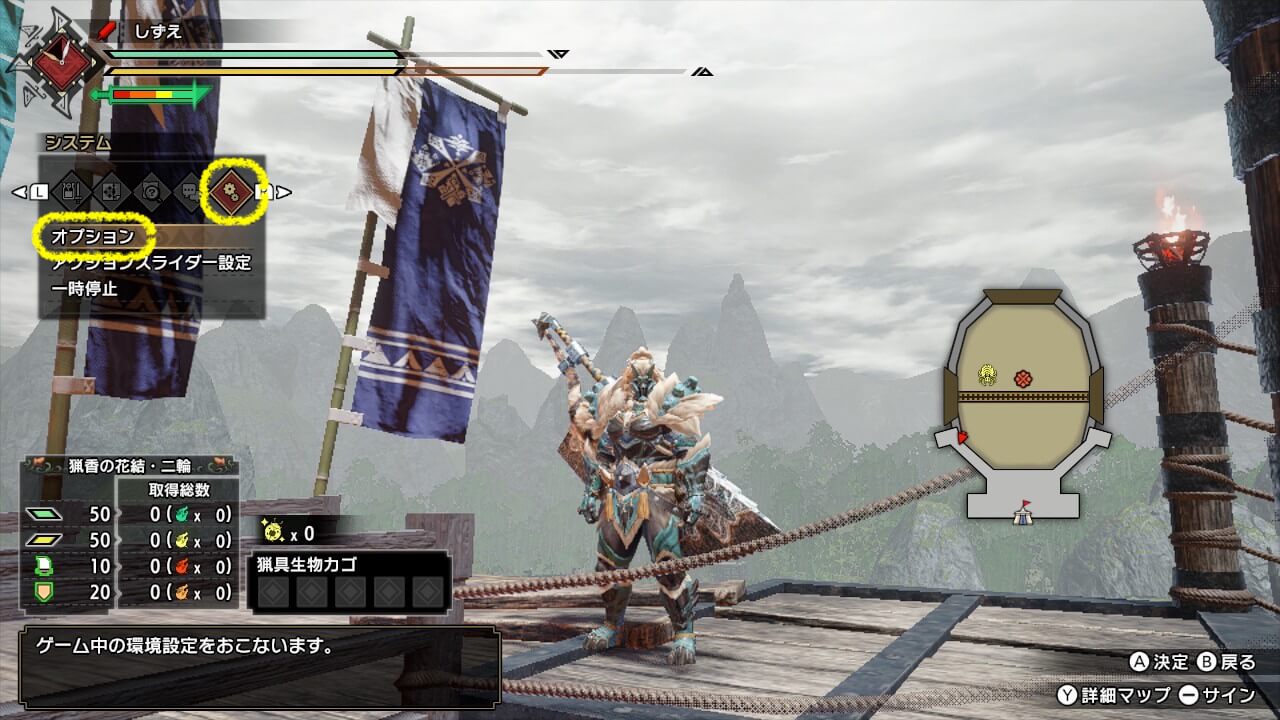Select アクションスライダー設定 in the system menu
This screenshot has width=1280, height=720.
pos(151,263)
